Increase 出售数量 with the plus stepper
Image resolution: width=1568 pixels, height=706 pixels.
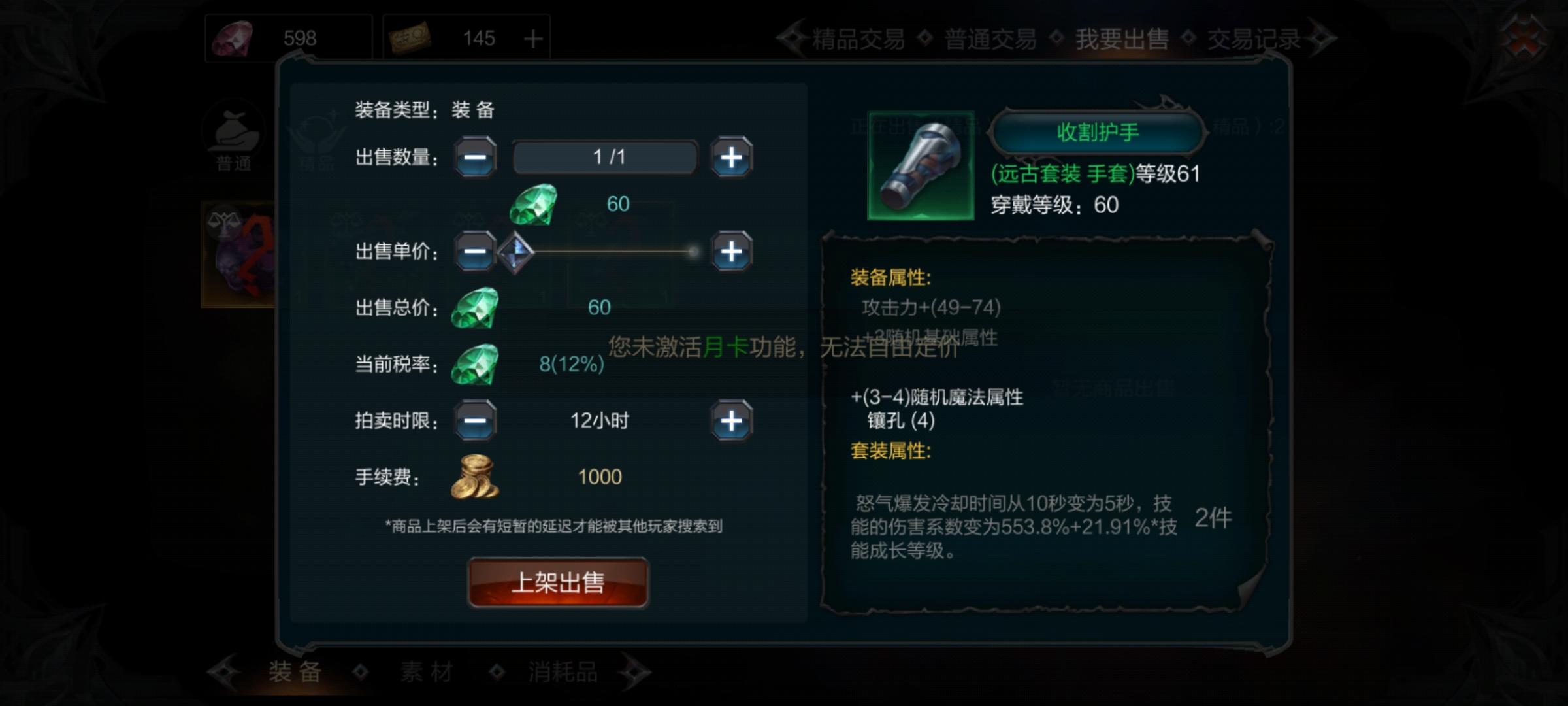click(x=732, y=157)
